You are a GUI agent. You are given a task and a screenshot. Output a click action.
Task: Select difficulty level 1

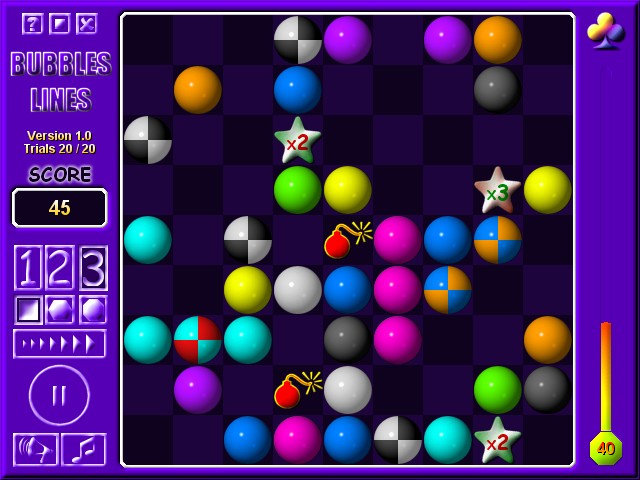tap(27, 268)
